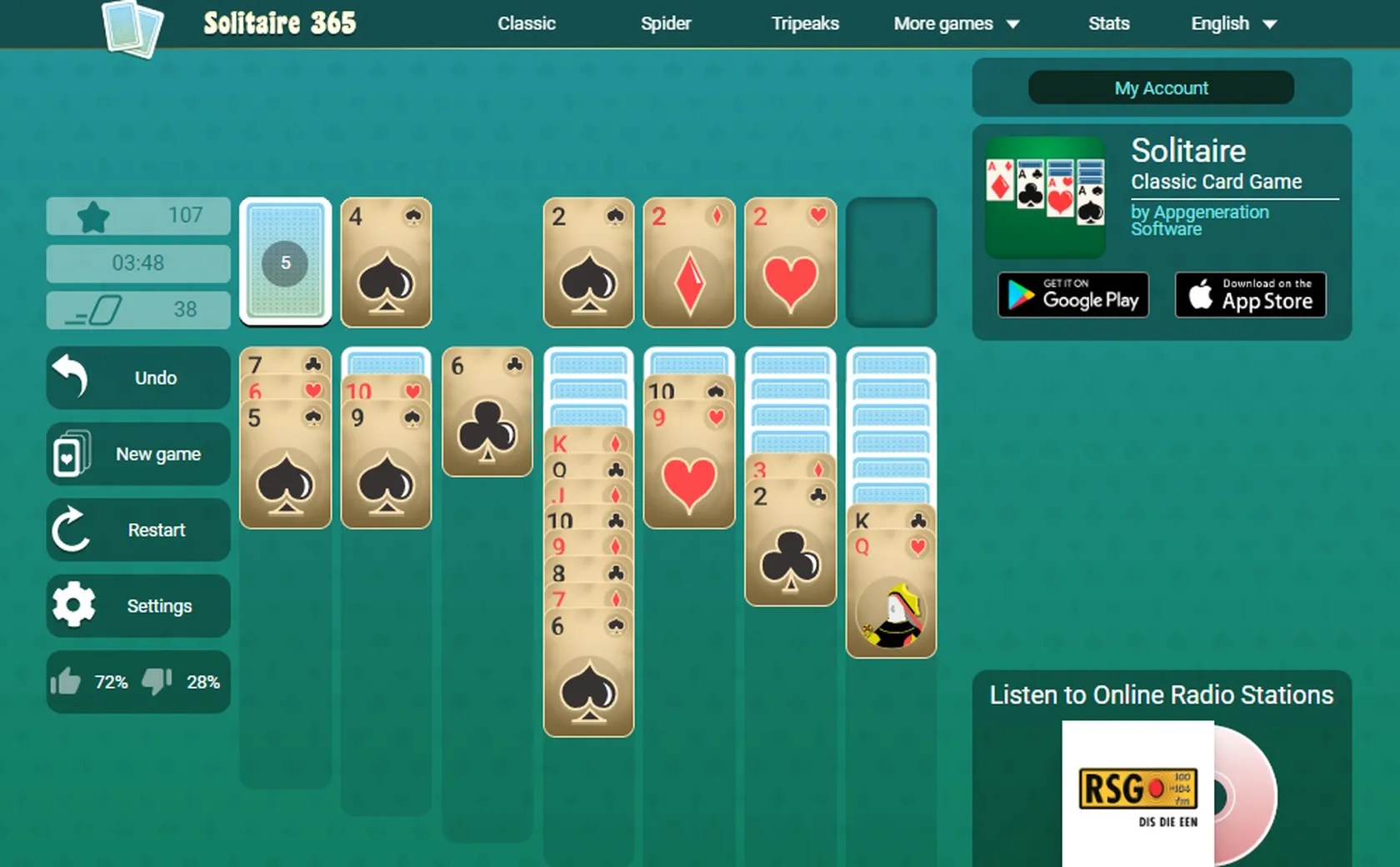Open the Tripeaks game mode

coord(804,23)
